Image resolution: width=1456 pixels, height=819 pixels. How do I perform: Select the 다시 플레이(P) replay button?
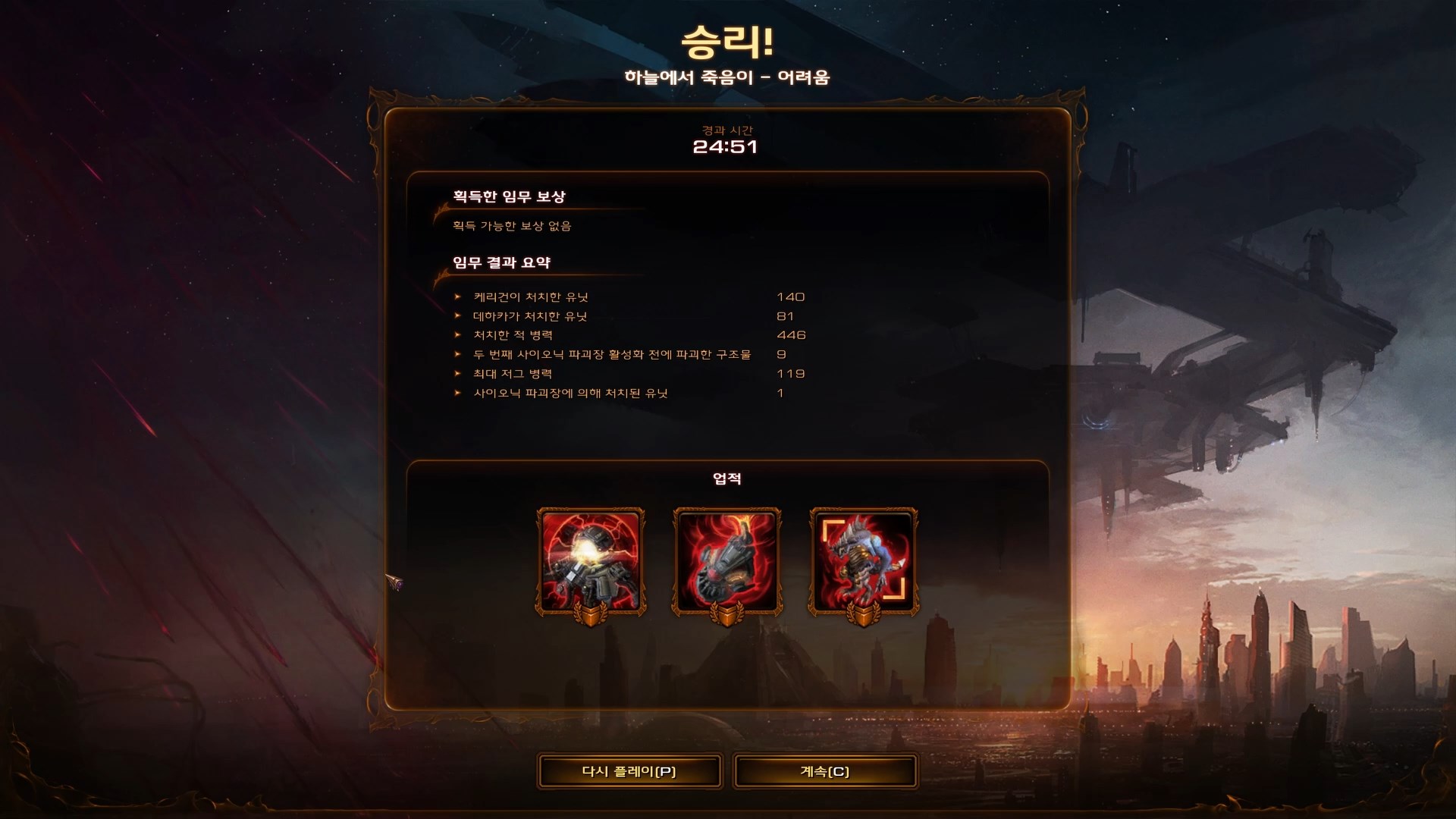[x=629, y=770]
